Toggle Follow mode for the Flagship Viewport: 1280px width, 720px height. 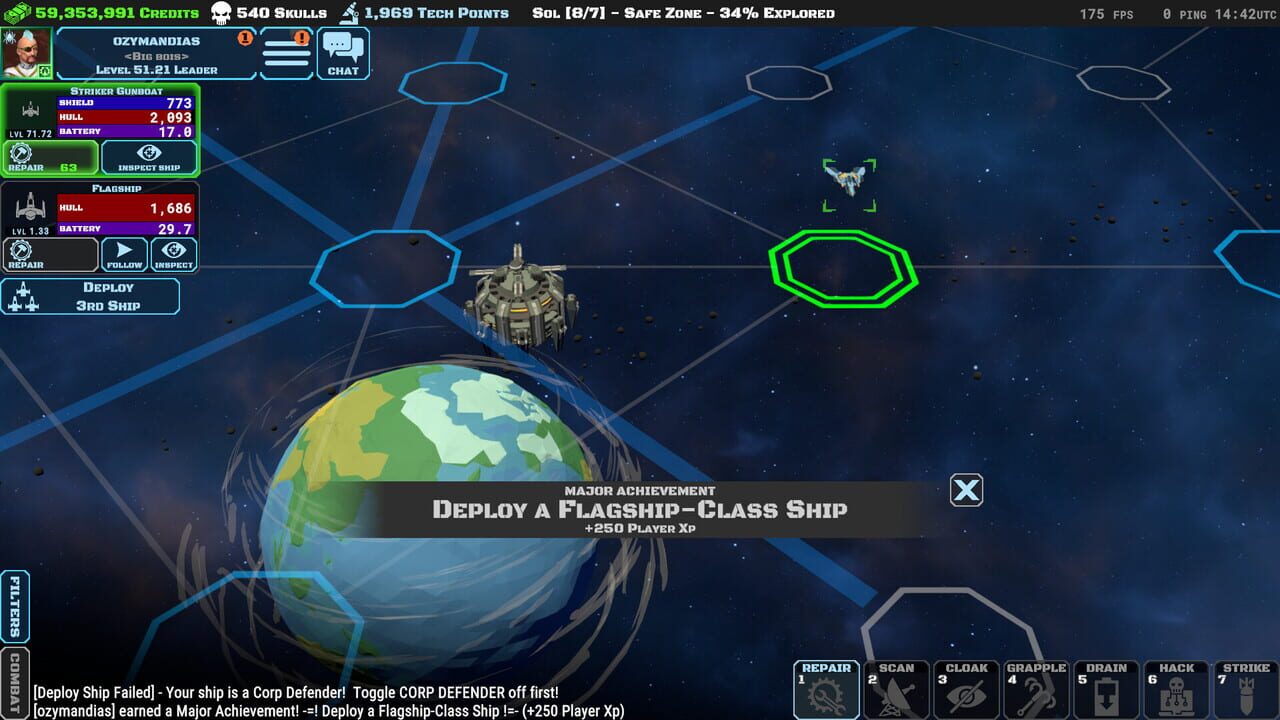[x=123, y=254]
